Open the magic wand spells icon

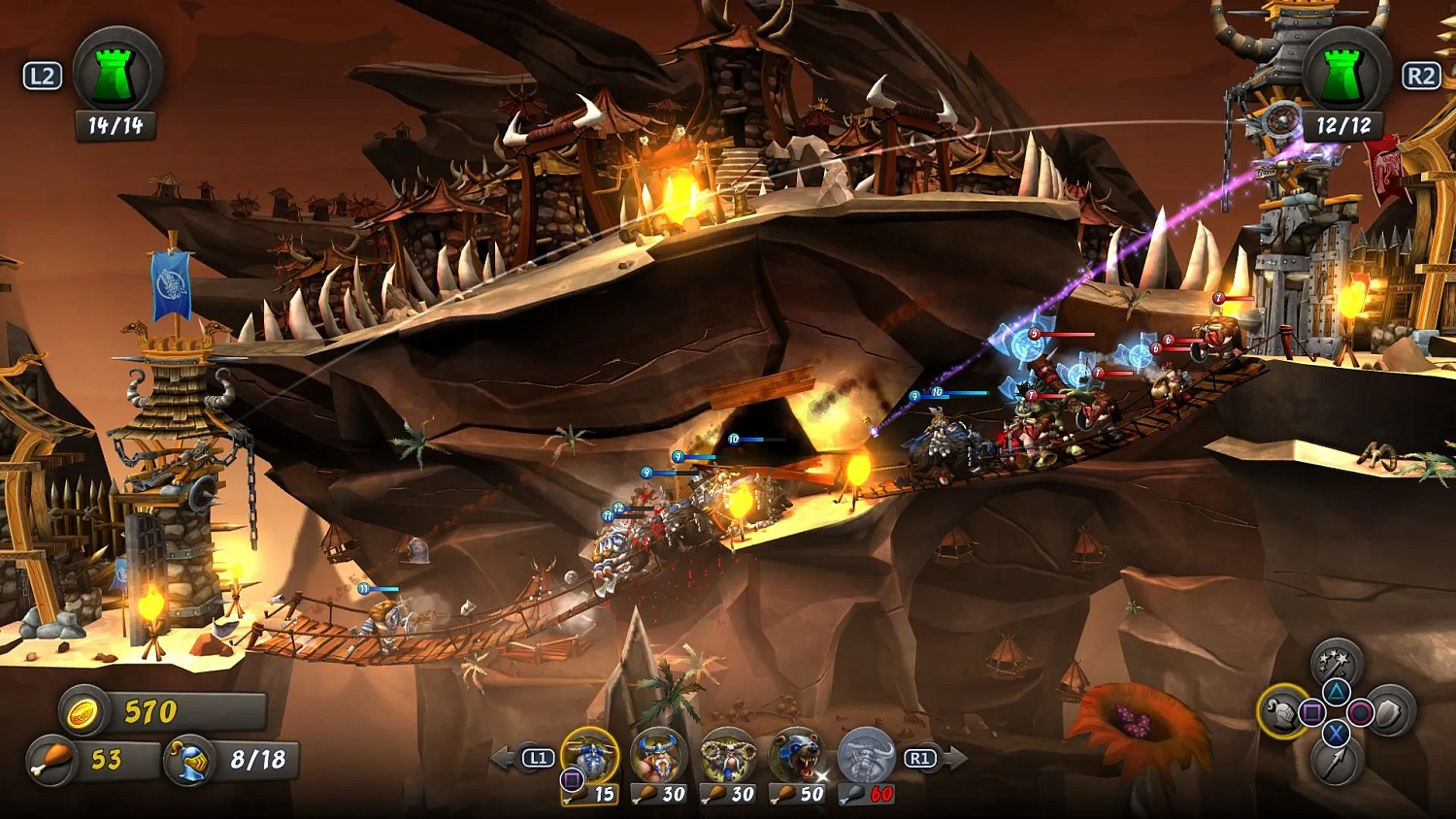[x=1335, y=662]
